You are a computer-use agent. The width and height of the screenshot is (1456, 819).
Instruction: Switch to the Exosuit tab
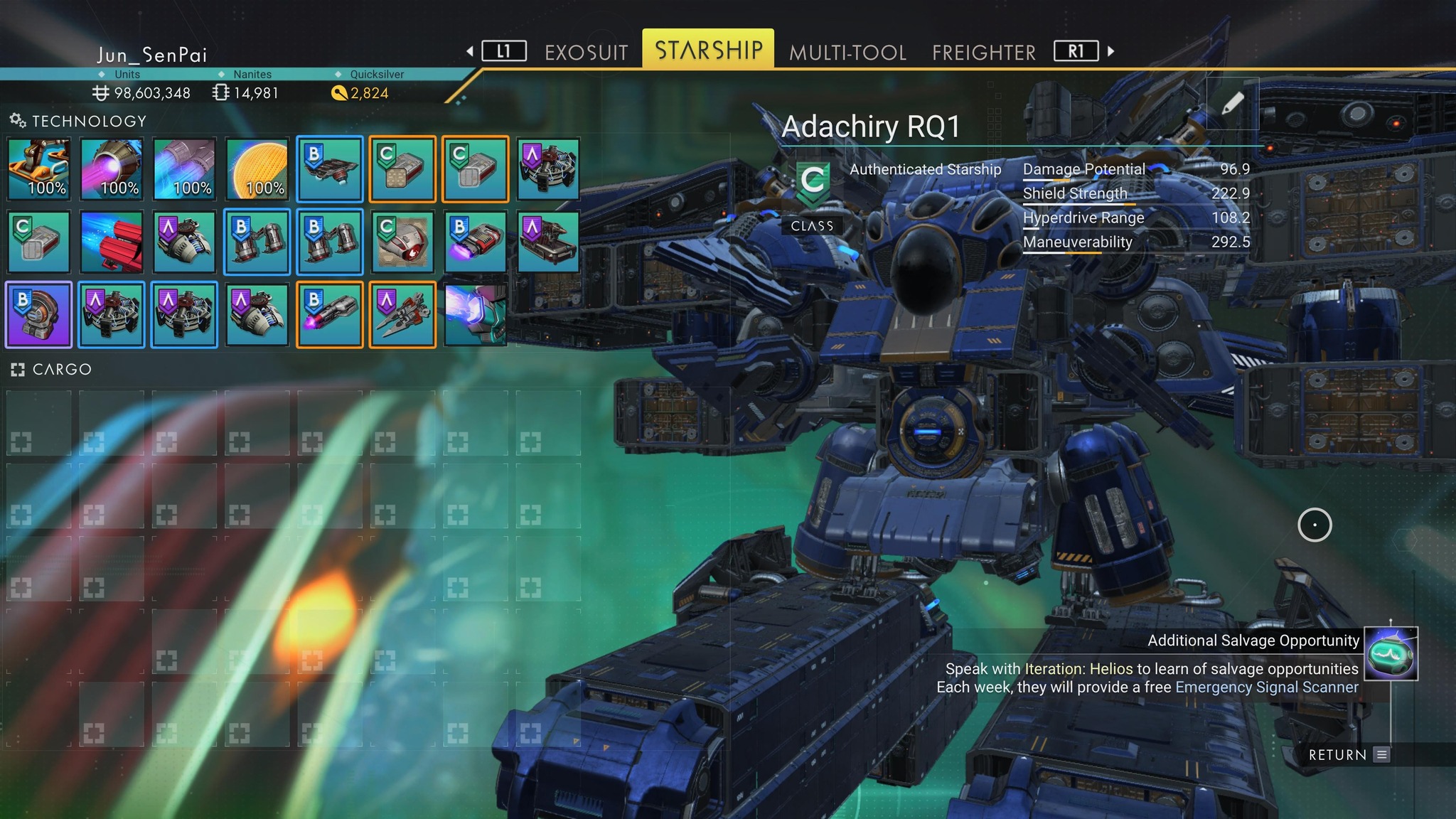click(586, 52)
